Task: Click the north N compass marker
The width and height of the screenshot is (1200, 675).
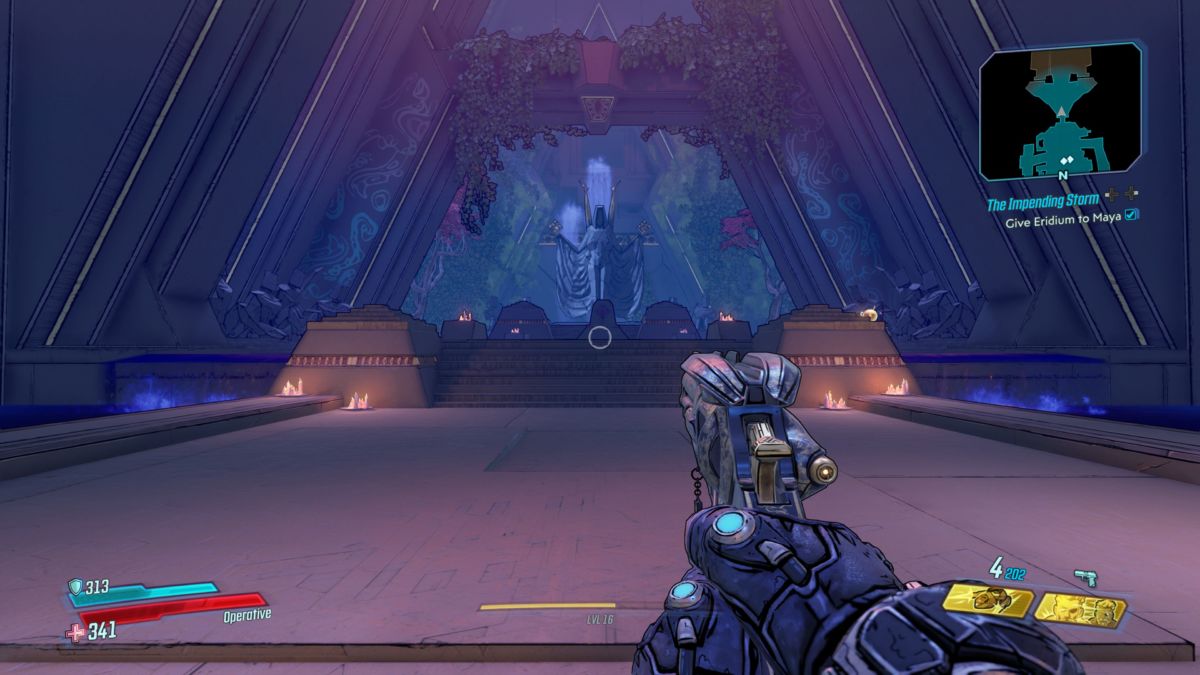Action: (x=1062, y=174)
